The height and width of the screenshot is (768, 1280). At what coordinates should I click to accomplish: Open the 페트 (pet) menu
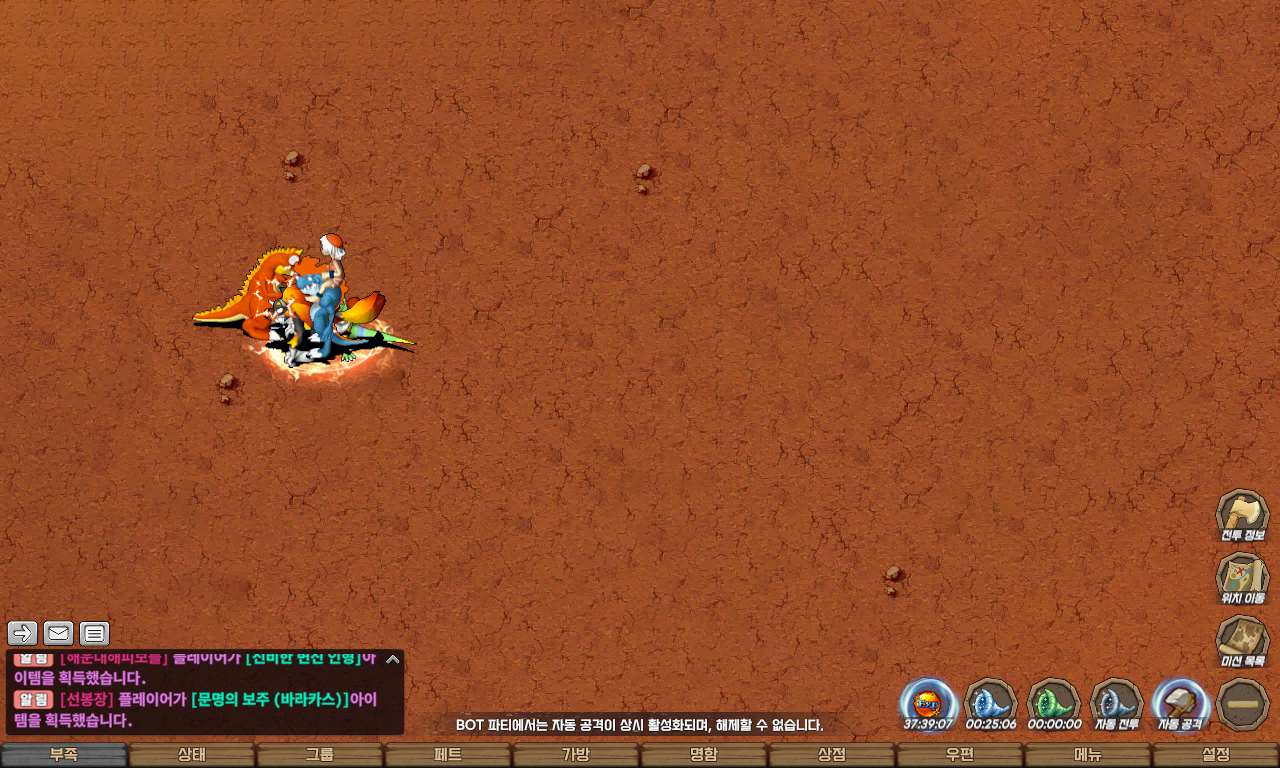pyautogui.click(x=448, y=755)
